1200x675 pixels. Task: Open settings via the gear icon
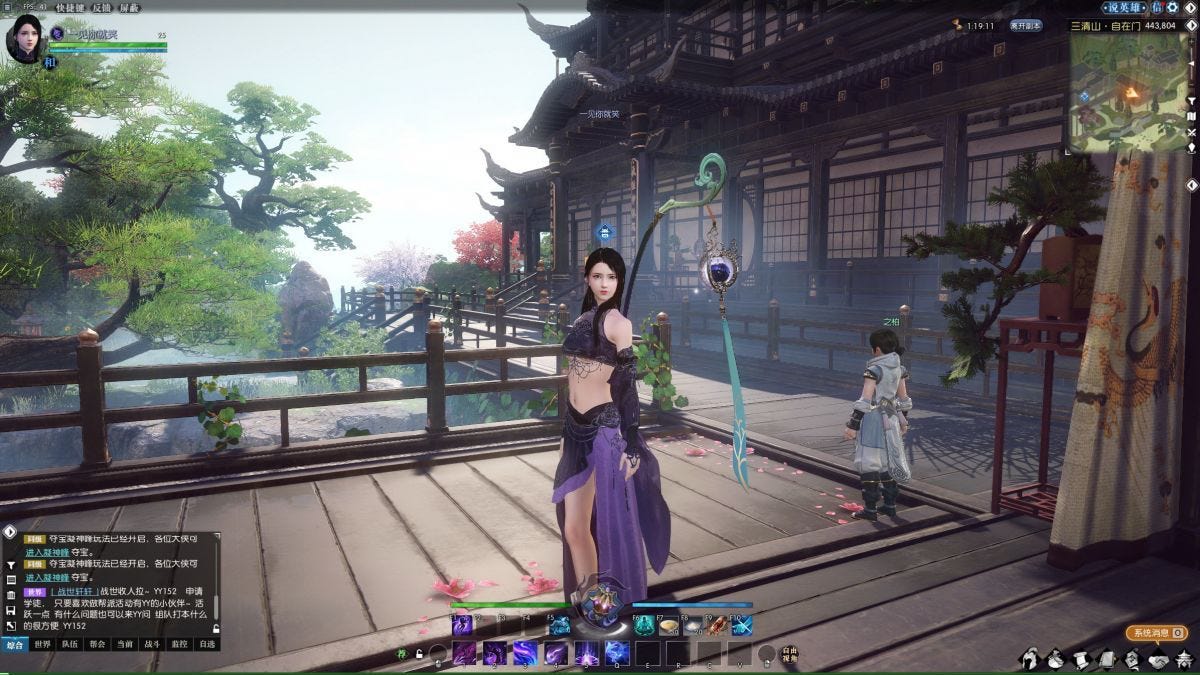[x=1172, y=7]
